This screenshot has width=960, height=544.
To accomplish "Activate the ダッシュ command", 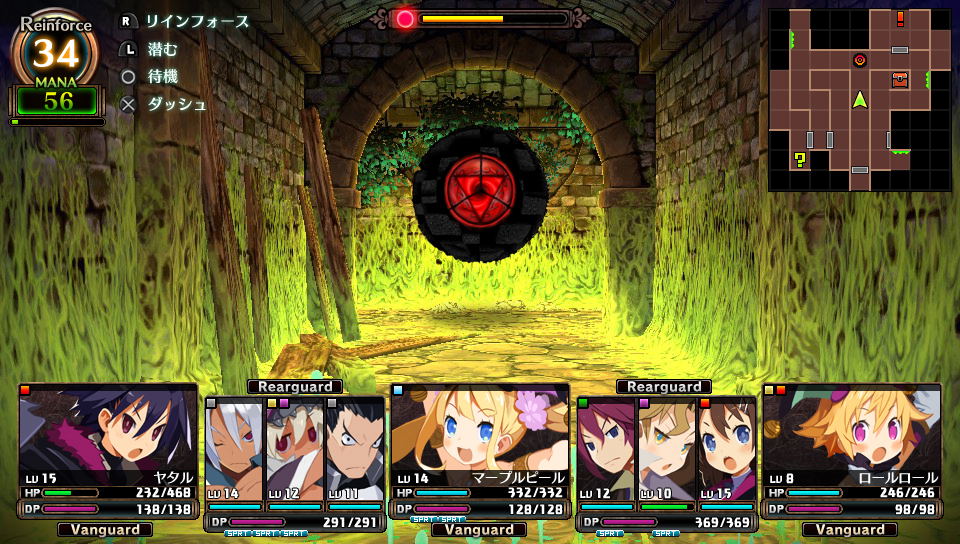I will [176, 104].
